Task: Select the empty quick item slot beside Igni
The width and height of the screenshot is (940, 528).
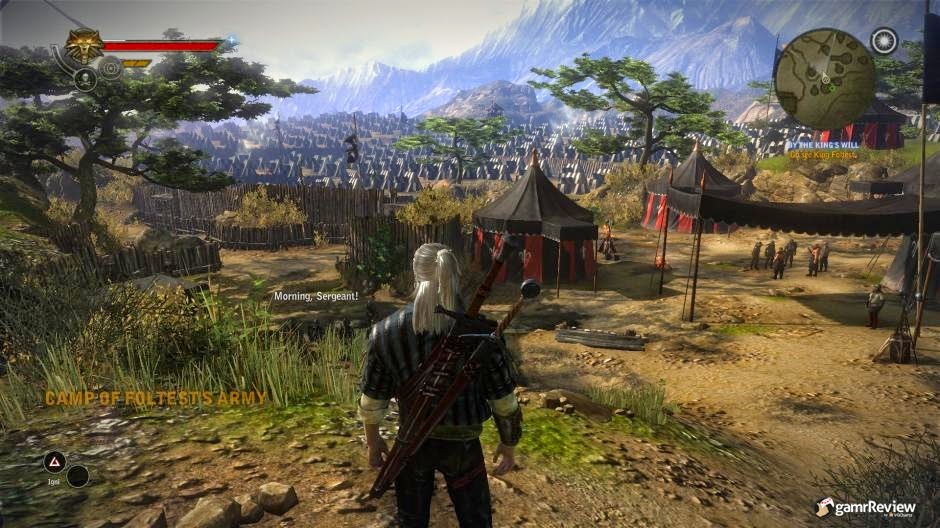Action: [x=78, y=476]
